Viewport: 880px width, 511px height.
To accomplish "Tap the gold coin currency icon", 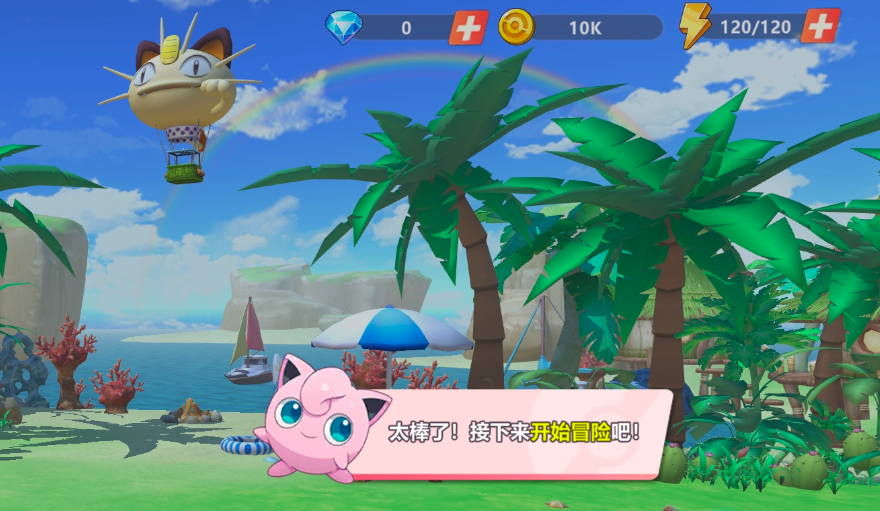I will (x=516, y=27).
